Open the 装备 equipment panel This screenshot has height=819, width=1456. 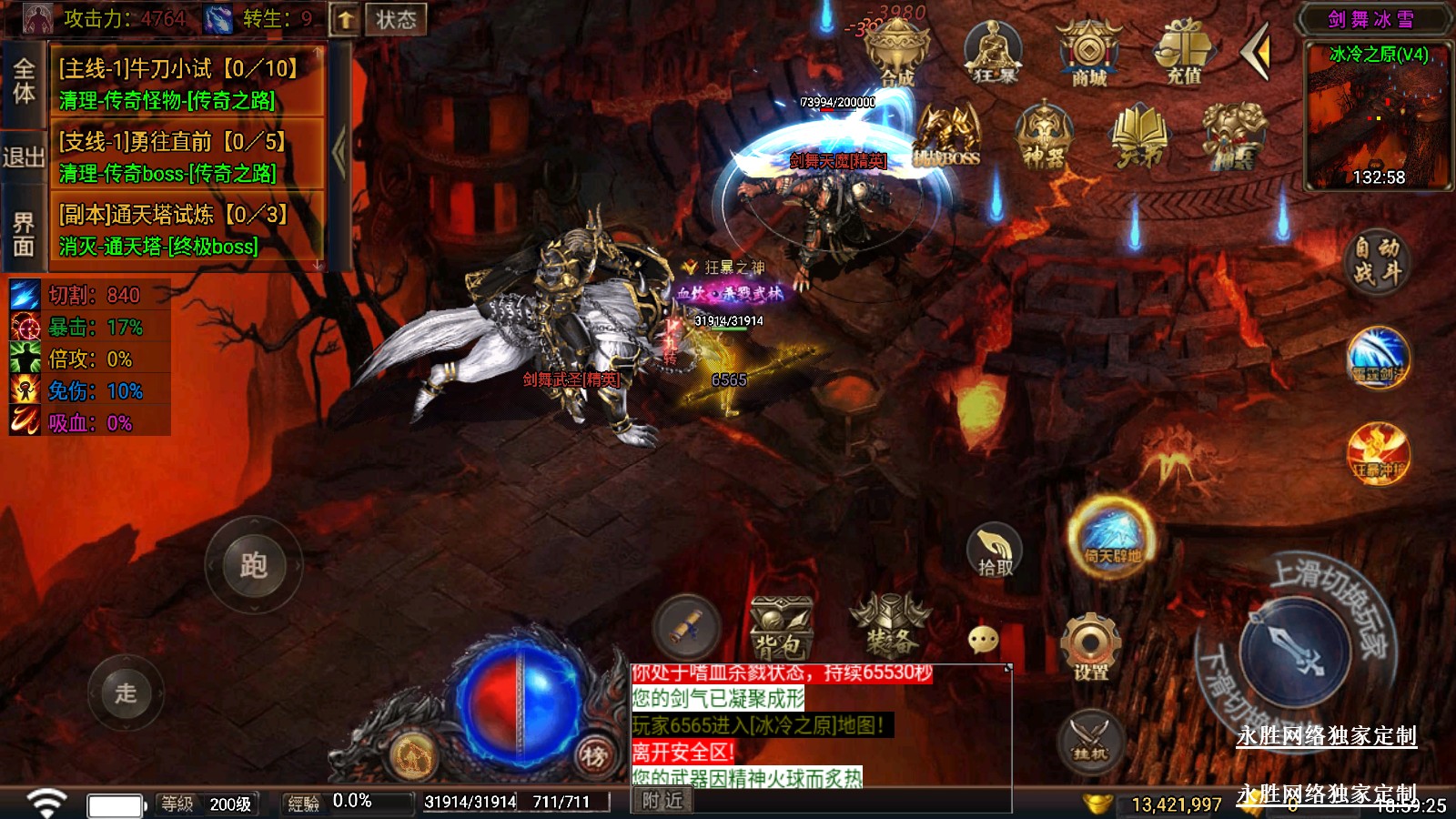pyautogui.click(x=890, y=626)
